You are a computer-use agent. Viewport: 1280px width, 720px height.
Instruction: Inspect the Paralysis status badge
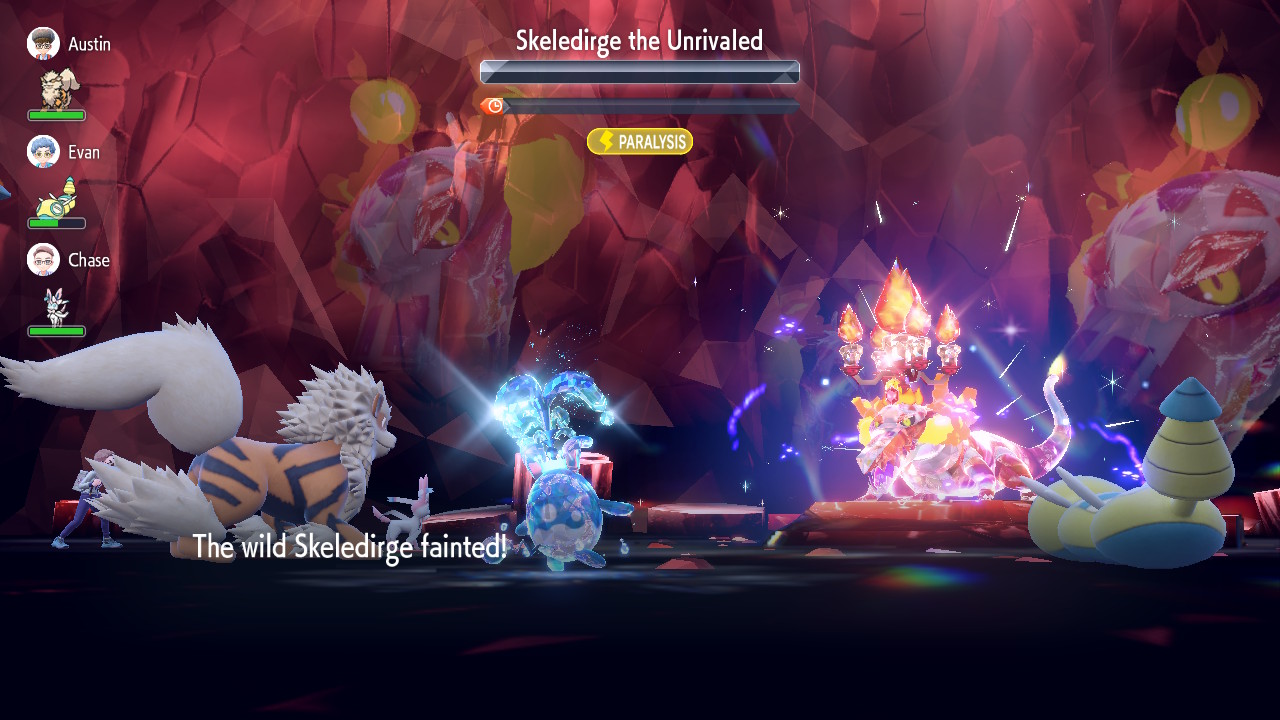click(640, 142)
